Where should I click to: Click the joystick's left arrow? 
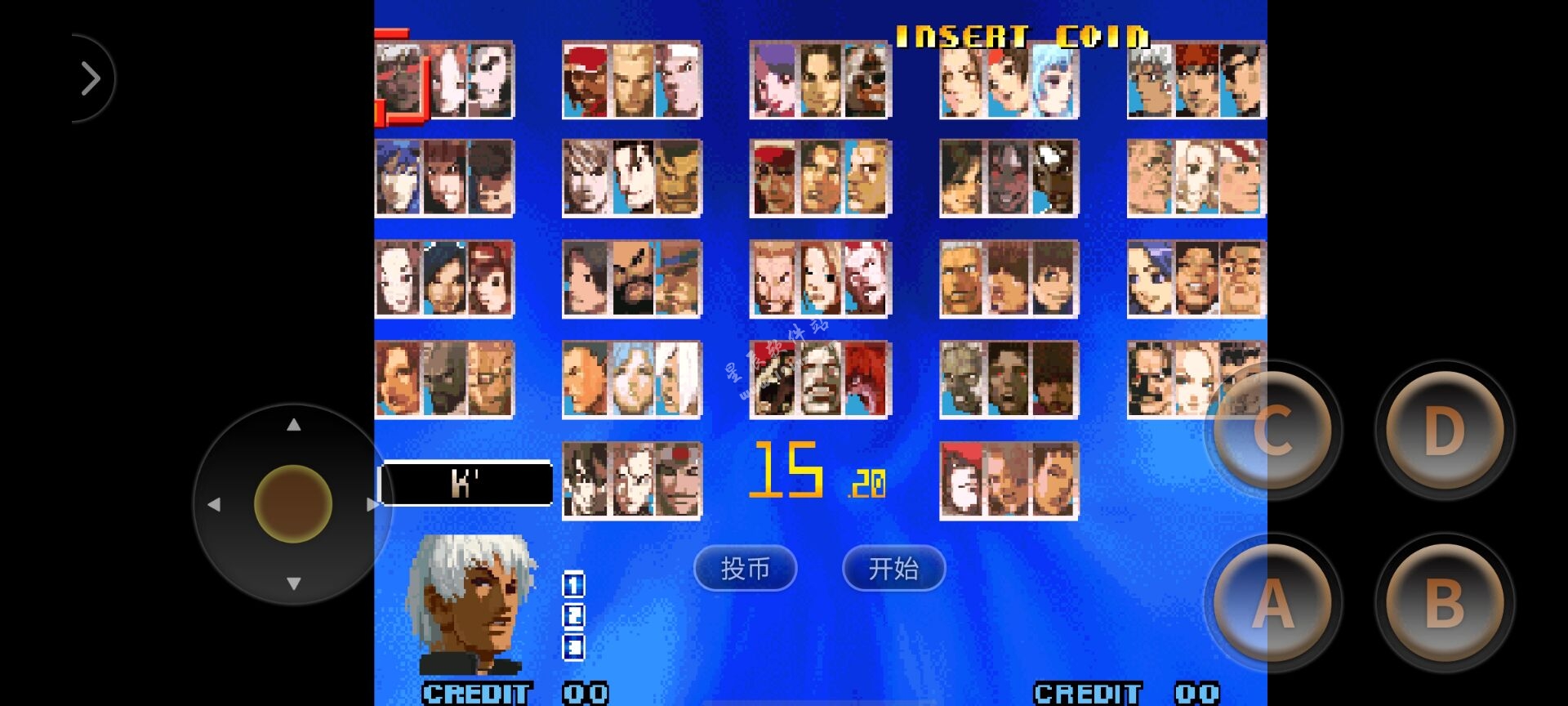(214, 505)
